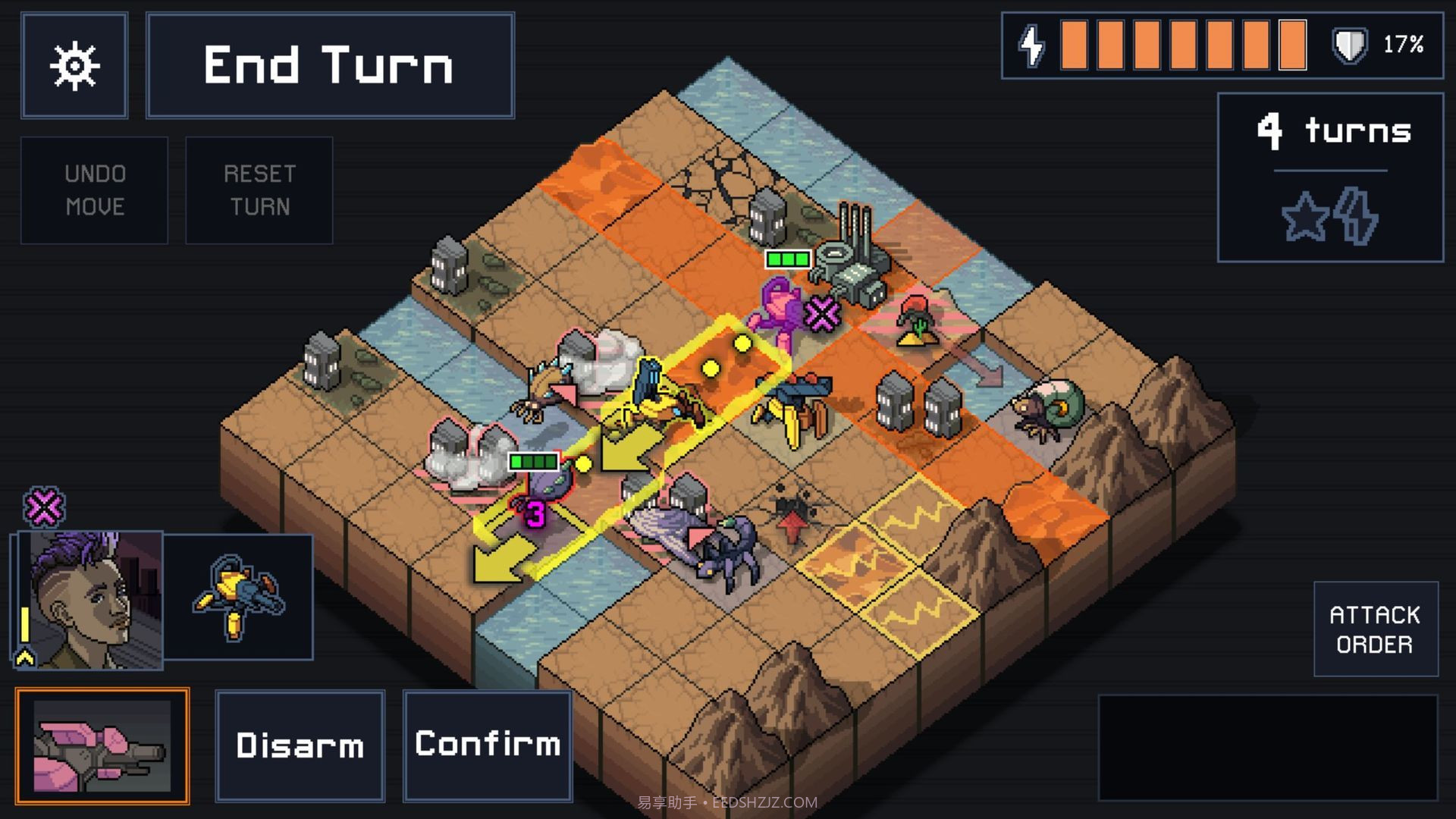Click the End Turn button
The height and width of the screenshot is (819, 1456).
pyautogui.click(x=330, y=65)
